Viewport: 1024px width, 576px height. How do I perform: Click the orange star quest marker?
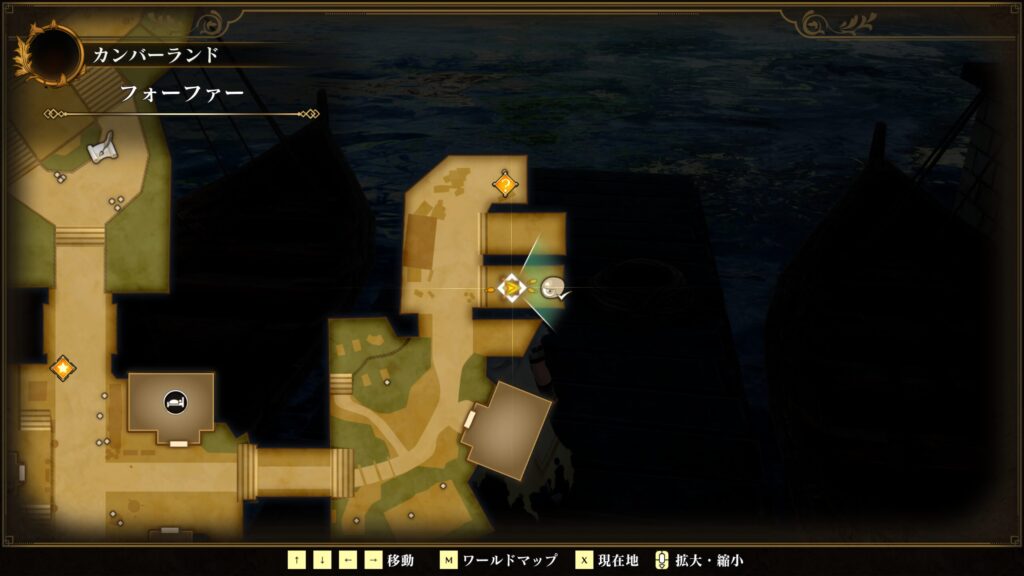click(x=63, y=367)
